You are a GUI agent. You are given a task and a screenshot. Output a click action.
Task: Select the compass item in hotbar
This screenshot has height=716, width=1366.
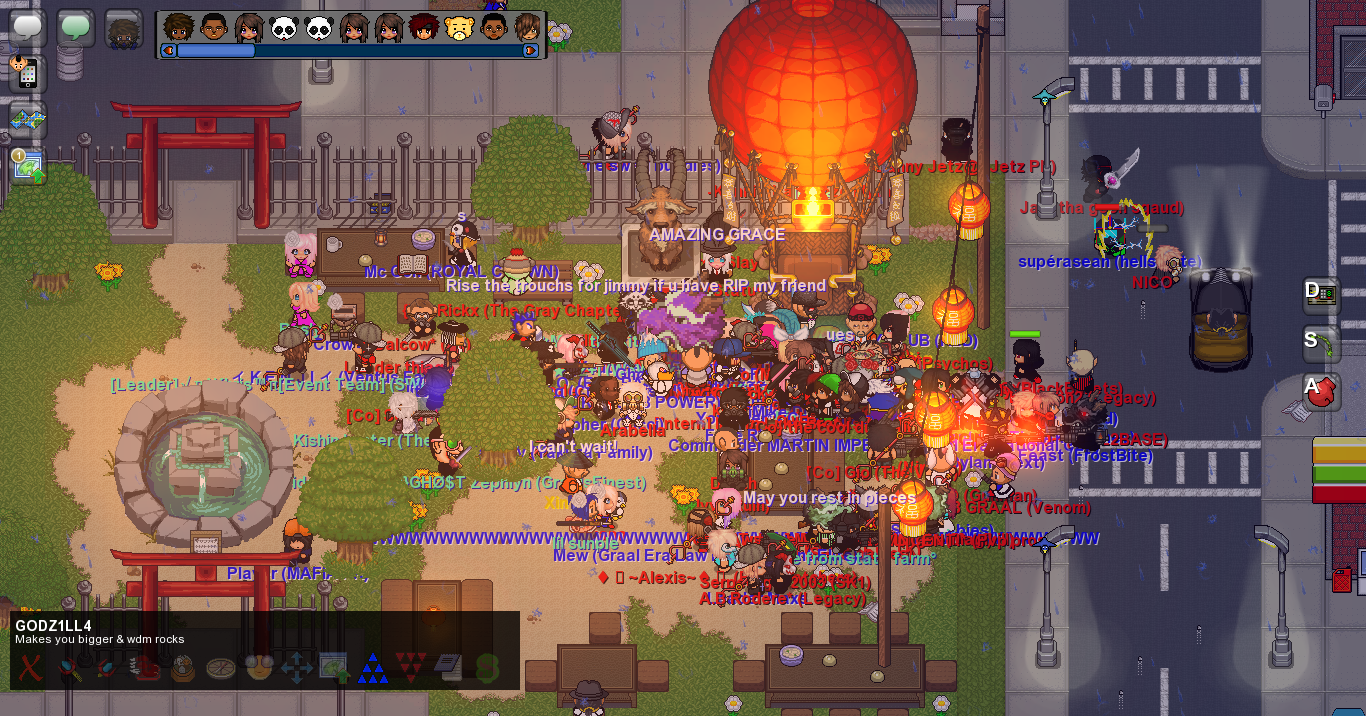[221, 667]
